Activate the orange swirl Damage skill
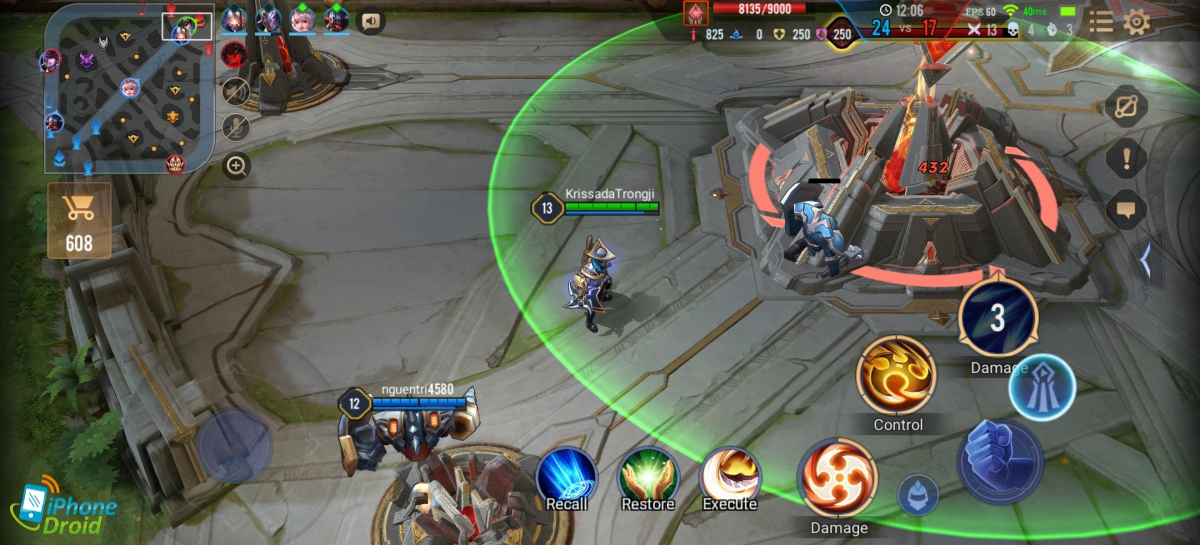Image resolution: width=1200 pixels, height=545 pixels. [838, 478]
